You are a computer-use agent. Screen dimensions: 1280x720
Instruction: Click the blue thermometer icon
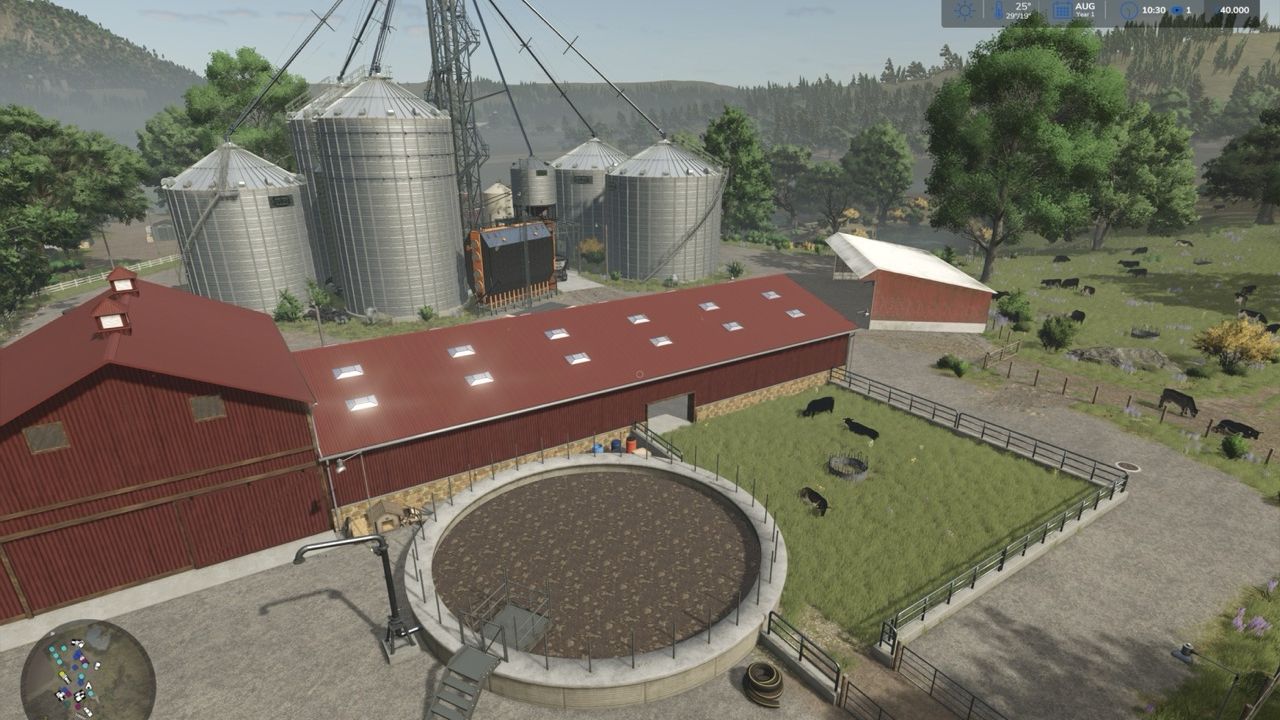pos(999,9)
